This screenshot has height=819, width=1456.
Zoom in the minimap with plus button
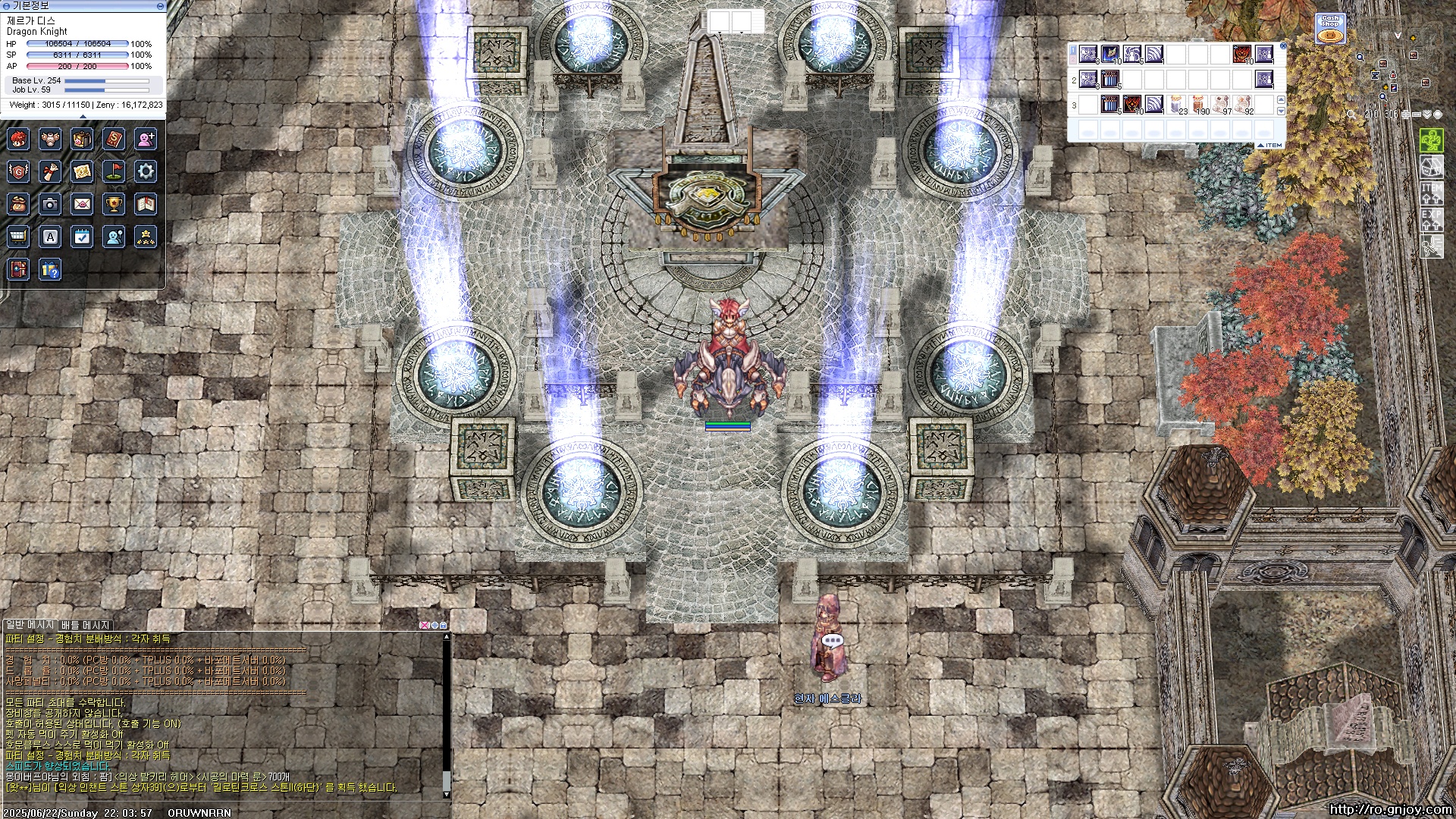tap(1405, 115)
